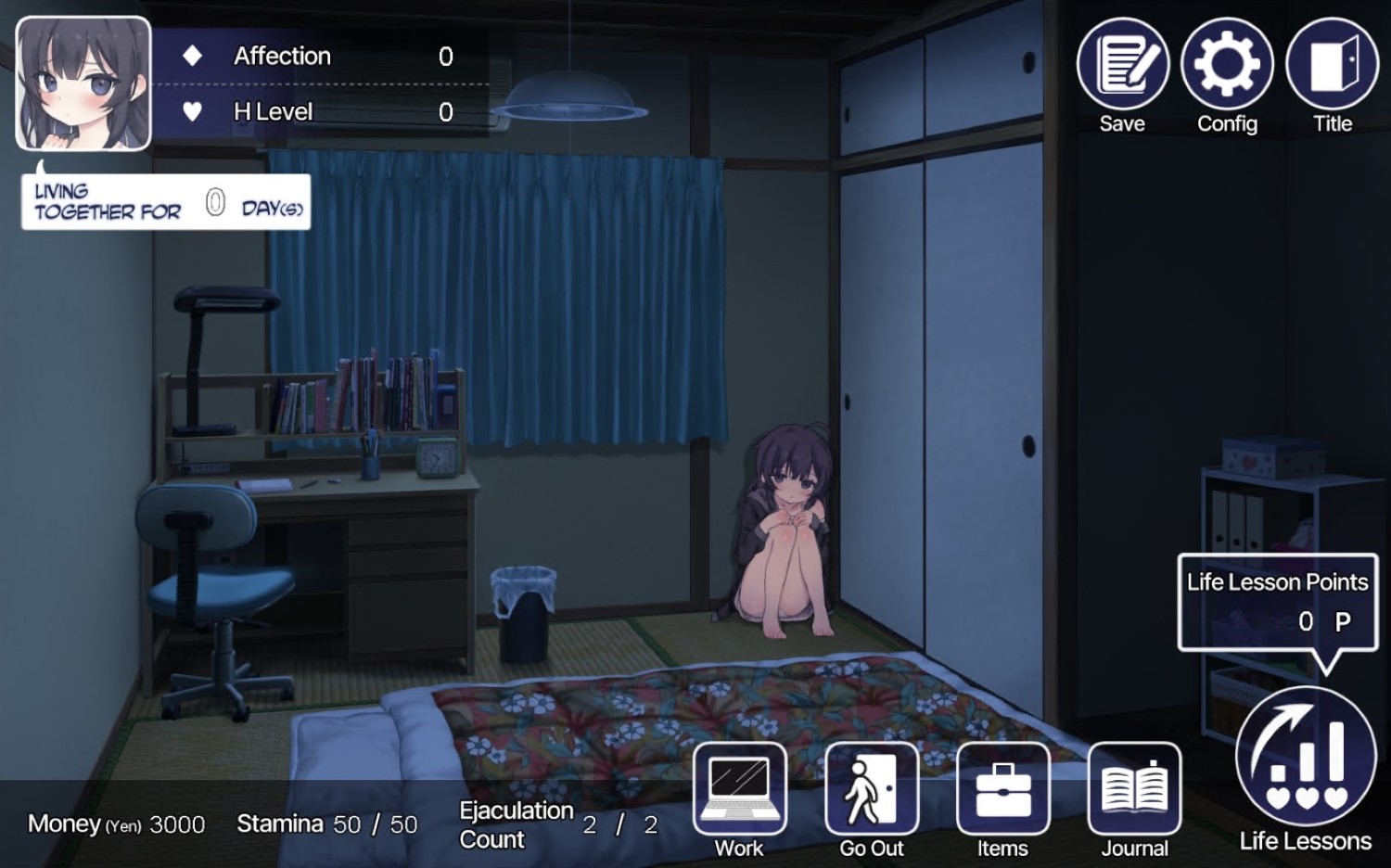Click the Affection diamond icon
Screen dimensions: 1391x868
(x=190, y=56)
